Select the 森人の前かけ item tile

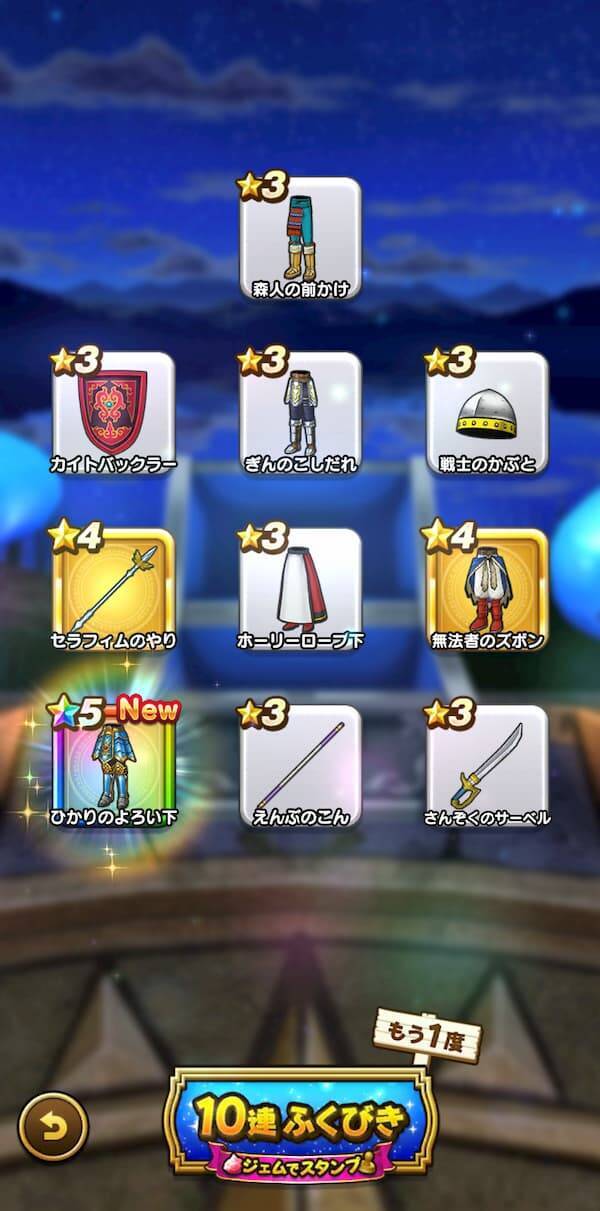(300, 238)
